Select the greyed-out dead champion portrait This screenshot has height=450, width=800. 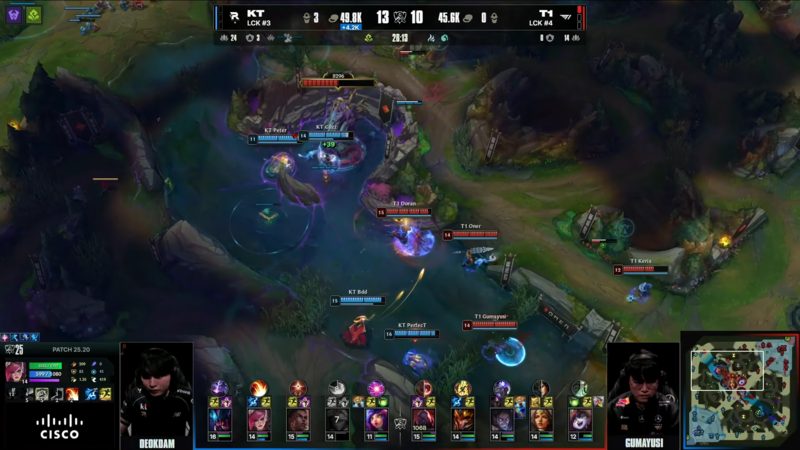(x=337, y=419)
